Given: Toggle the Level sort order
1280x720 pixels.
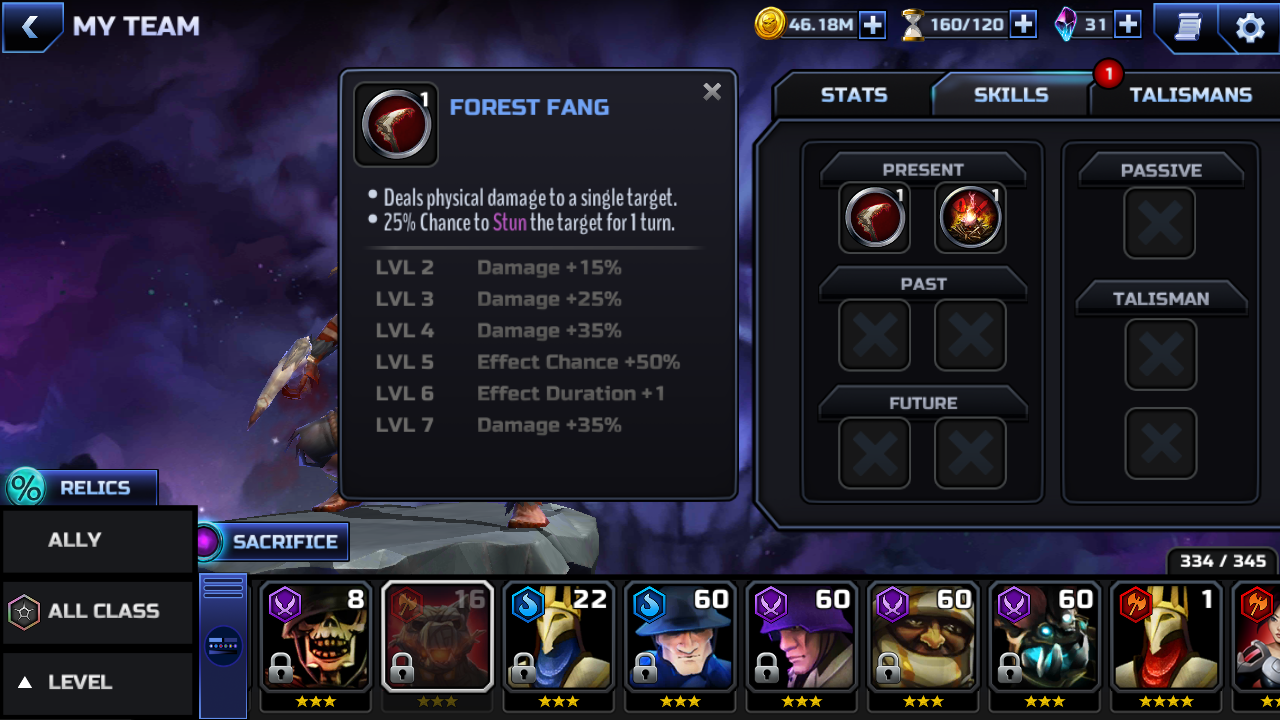Looking at the screenshot, I should pyautogui.click(x=97, y=682).
